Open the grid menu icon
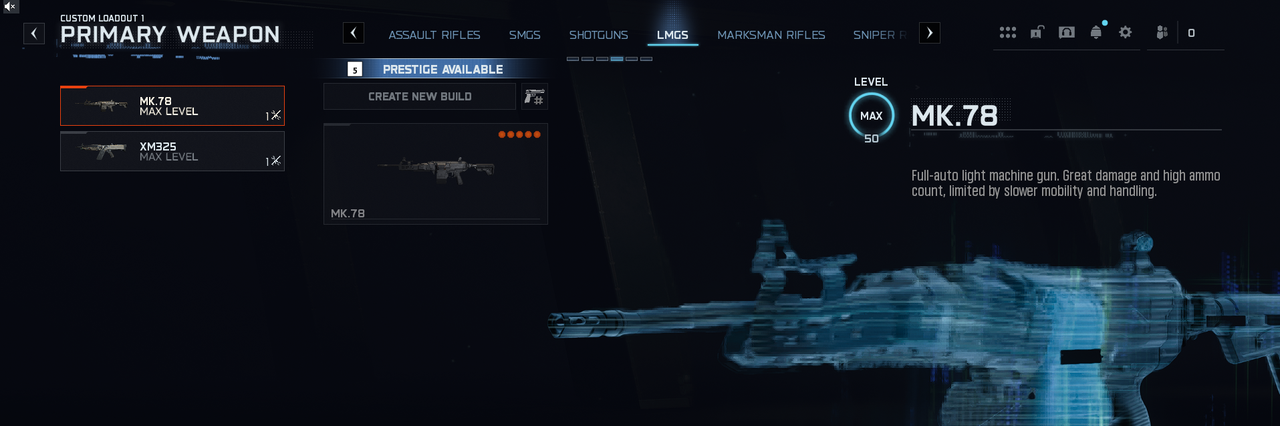This screenshot has width=1280, height=426. click(1008, 33)
